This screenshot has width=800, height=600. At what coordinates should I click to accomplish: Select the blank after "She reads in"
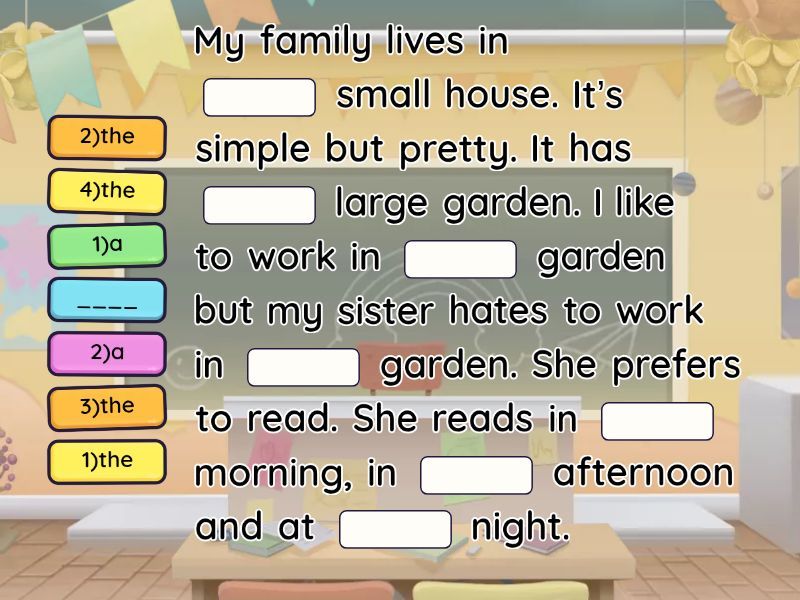click(657, 421)
